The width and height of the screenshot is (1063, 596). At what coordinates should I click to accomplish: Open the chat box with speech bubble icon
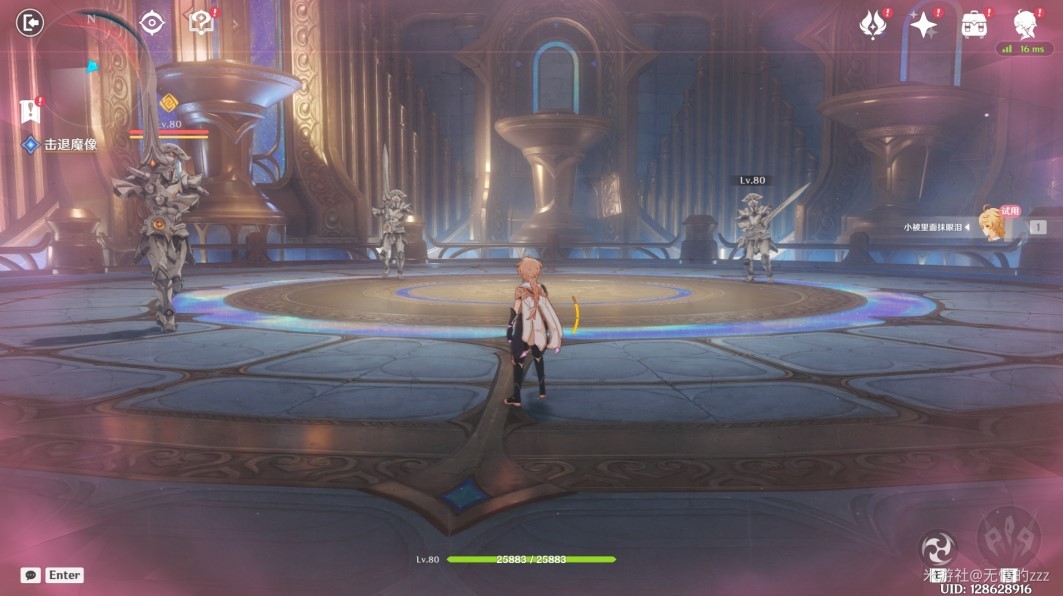31,575
